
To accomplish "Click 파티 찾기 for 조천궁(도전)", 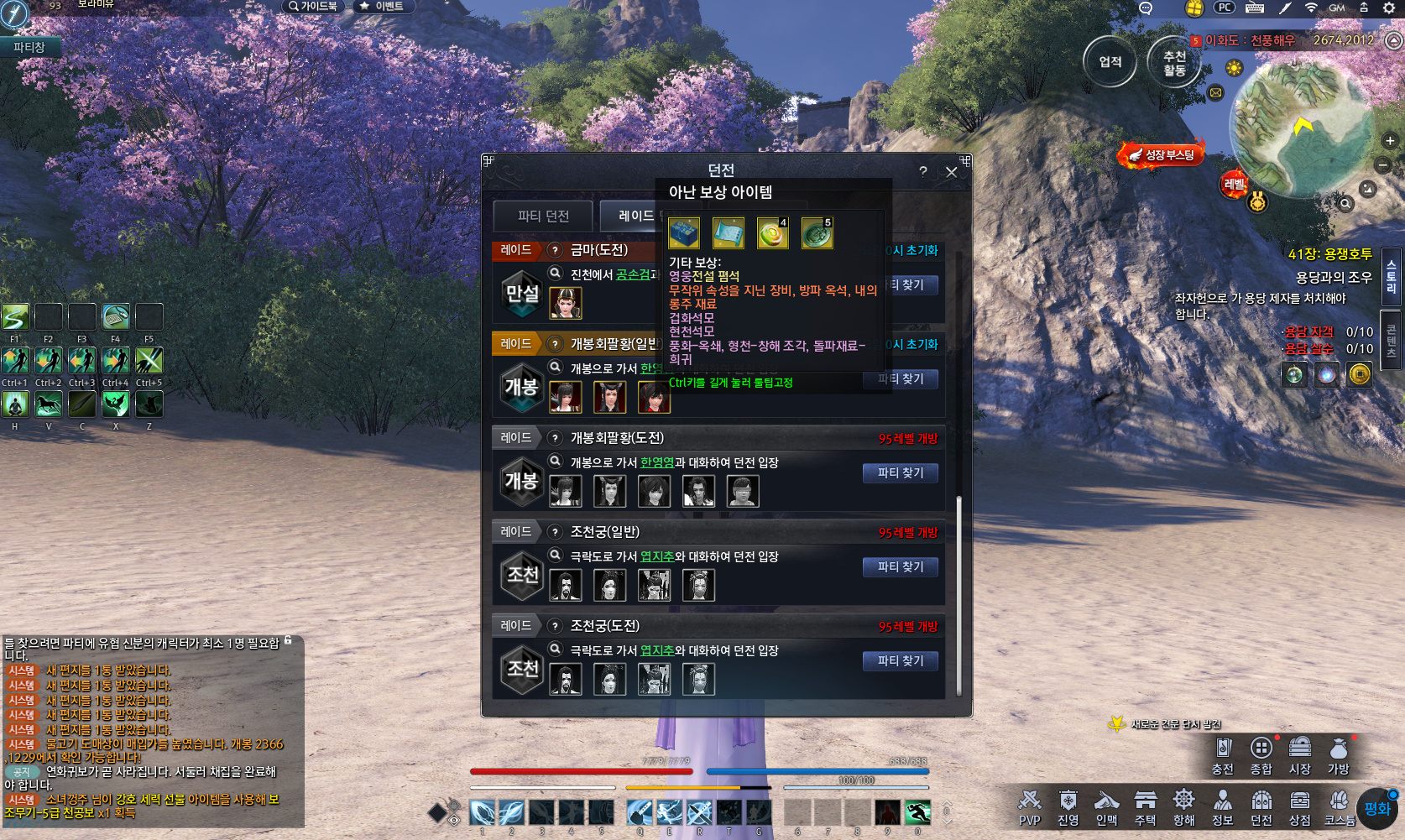I will click(x=901, y=661).
